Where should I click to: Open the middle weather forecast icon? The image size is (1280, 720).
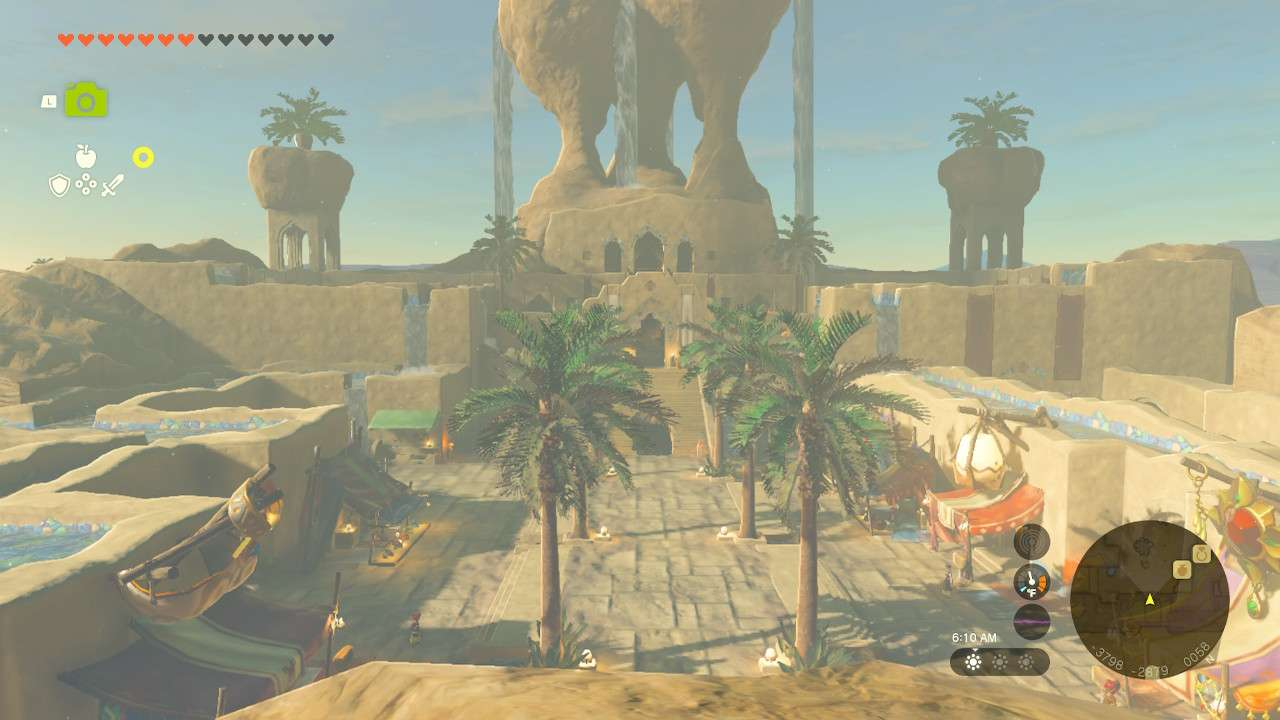pyautogui.click(x=1000, y=661)
